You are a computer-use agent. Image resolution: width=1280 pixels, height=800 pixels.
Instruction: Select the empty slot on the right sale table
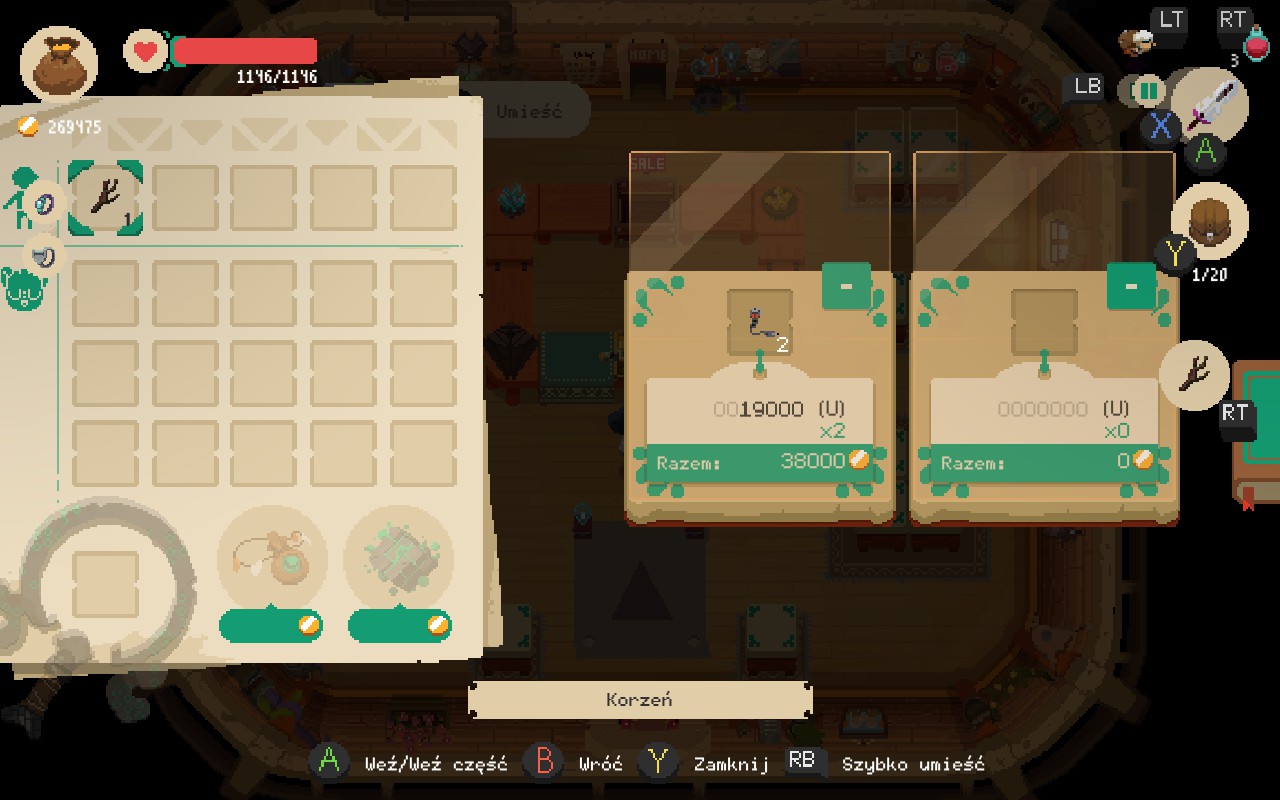coord(1044,323)
